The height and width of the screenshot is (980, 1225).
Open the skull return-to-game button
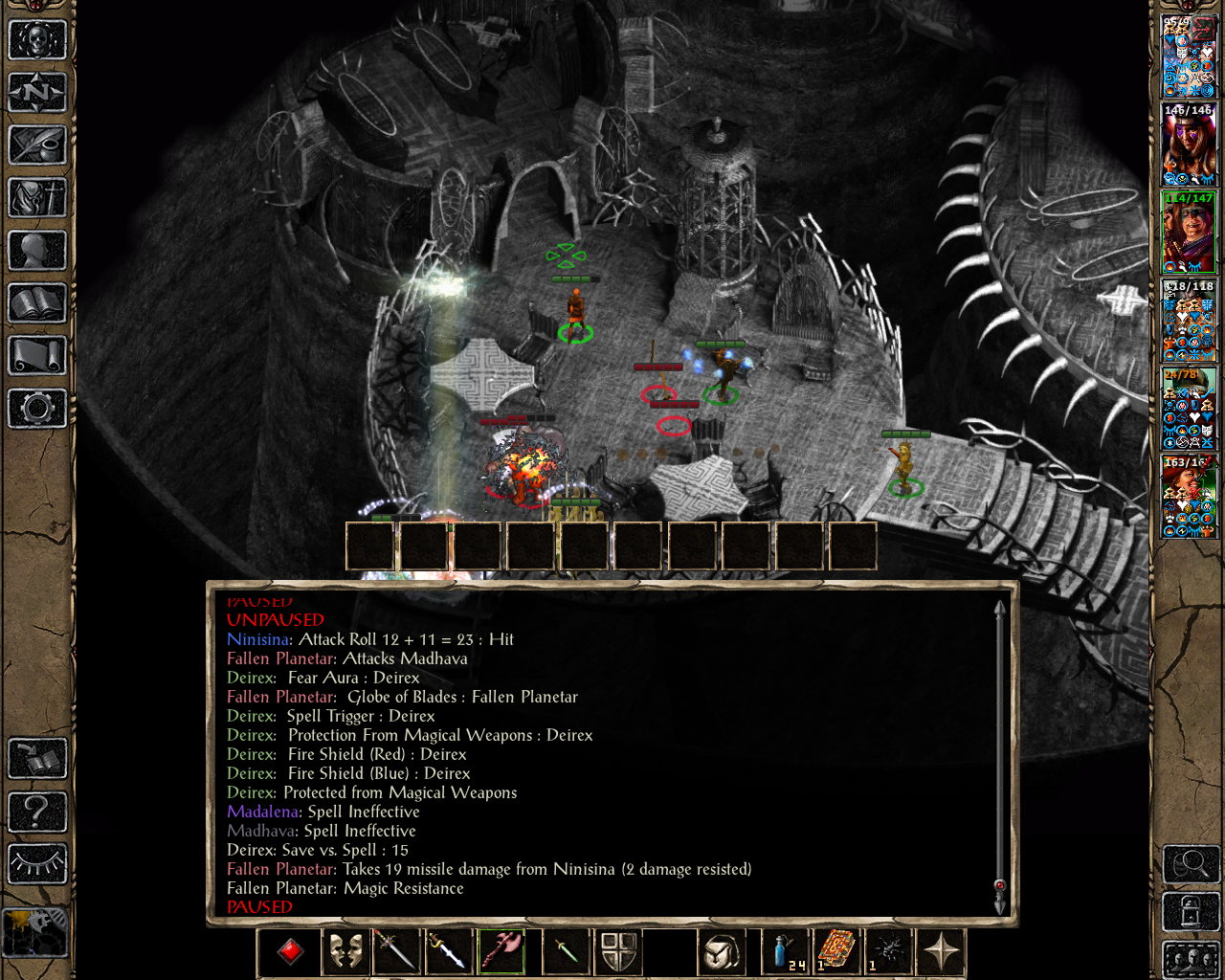[x=37, y=40]
